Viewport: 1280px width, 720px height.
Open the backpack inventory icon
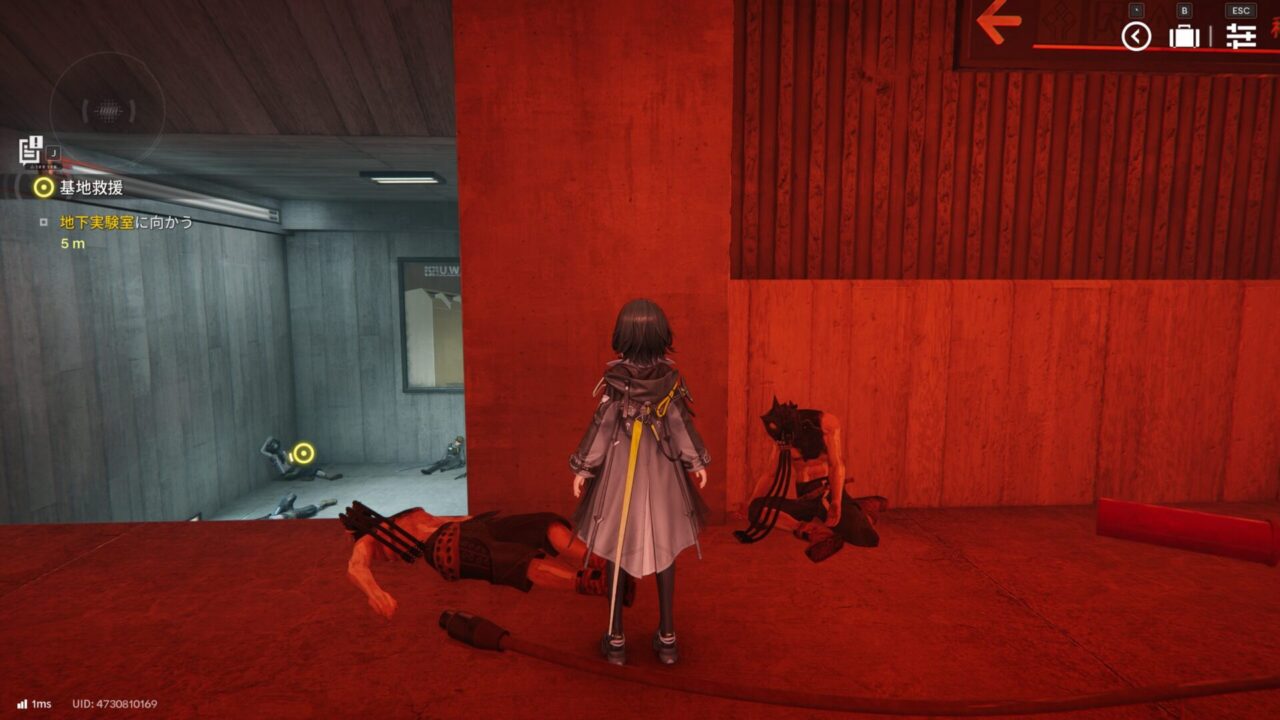pos(1184,37)
